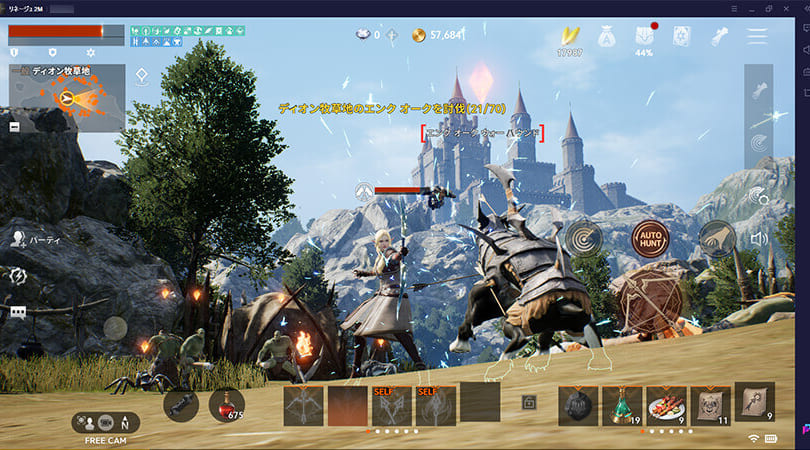Toggle the AUTO HUNT button
The width and height of the screenshot is (810, 450).
tap(650, 240)
